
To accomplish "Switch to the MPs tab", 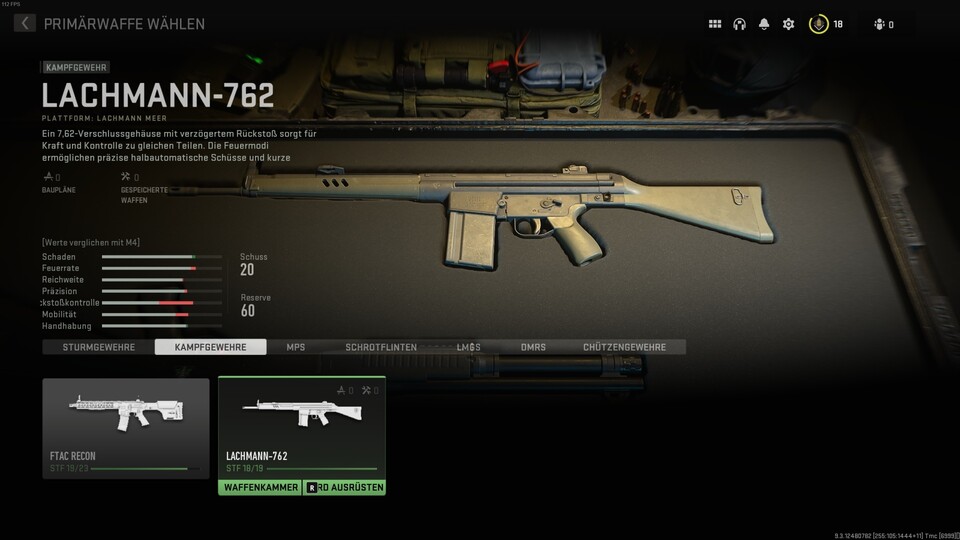I will pos(296,347).
